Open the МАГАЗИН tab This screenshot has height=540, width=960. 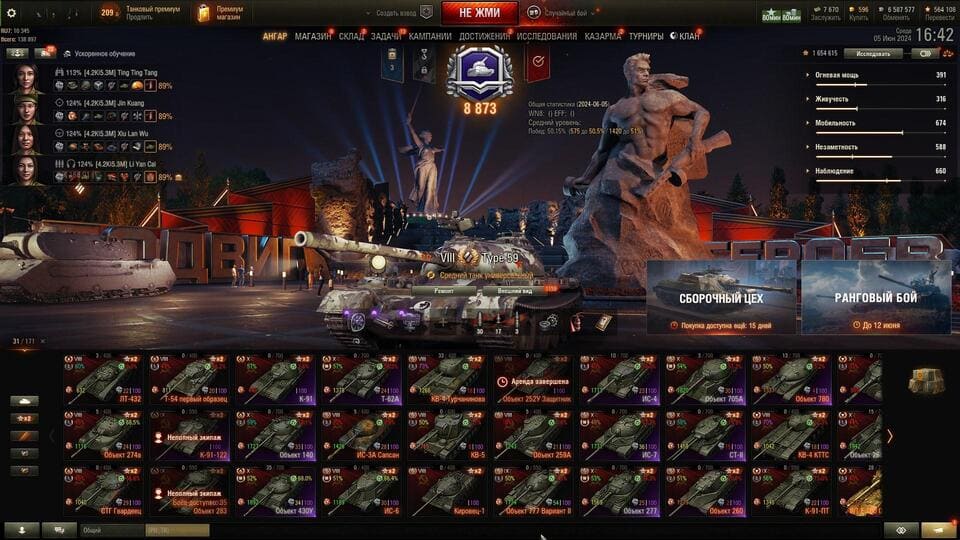point(313,37)
